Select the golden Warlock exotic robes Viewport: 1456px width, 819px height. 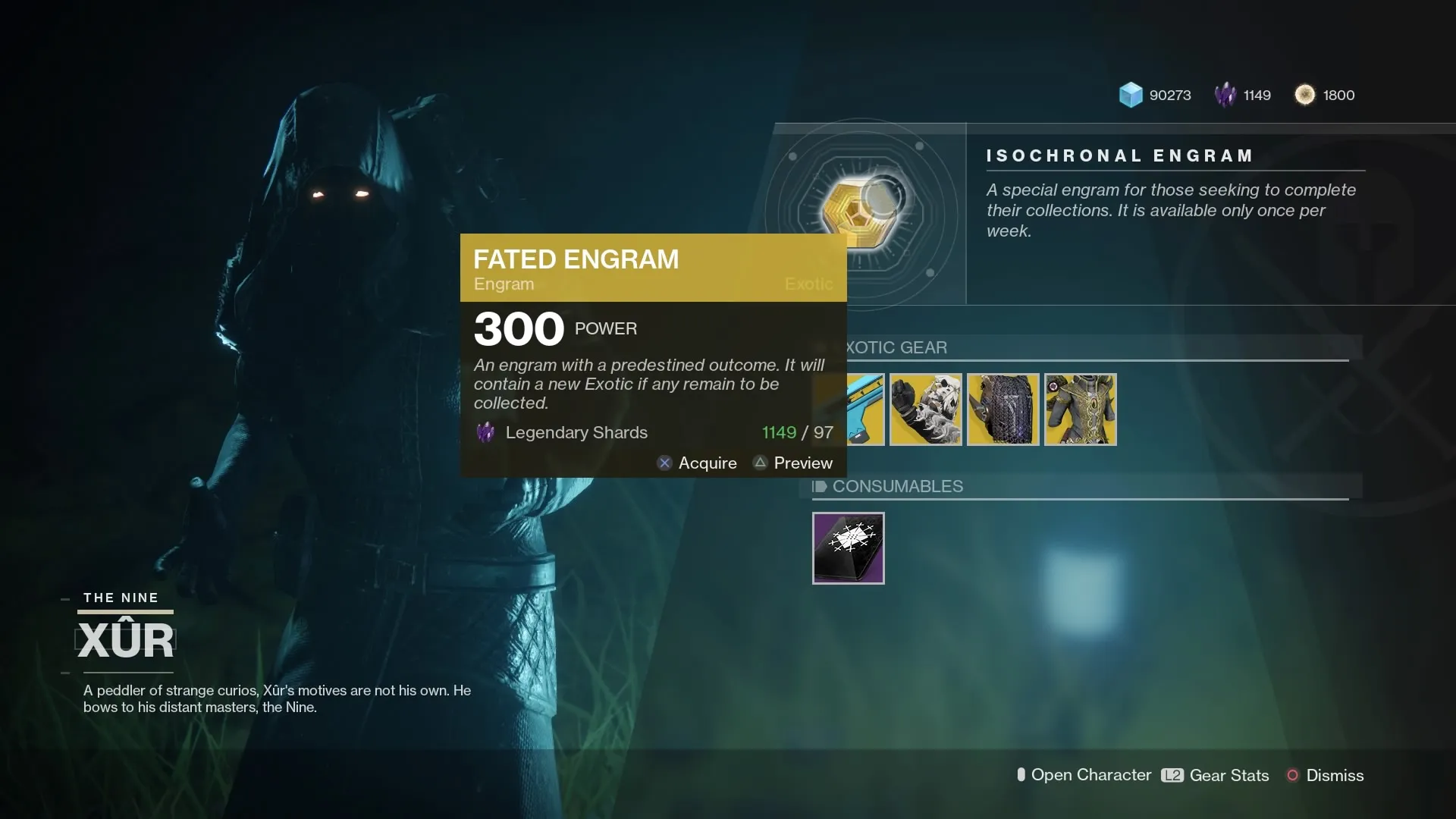point(1079,409)
